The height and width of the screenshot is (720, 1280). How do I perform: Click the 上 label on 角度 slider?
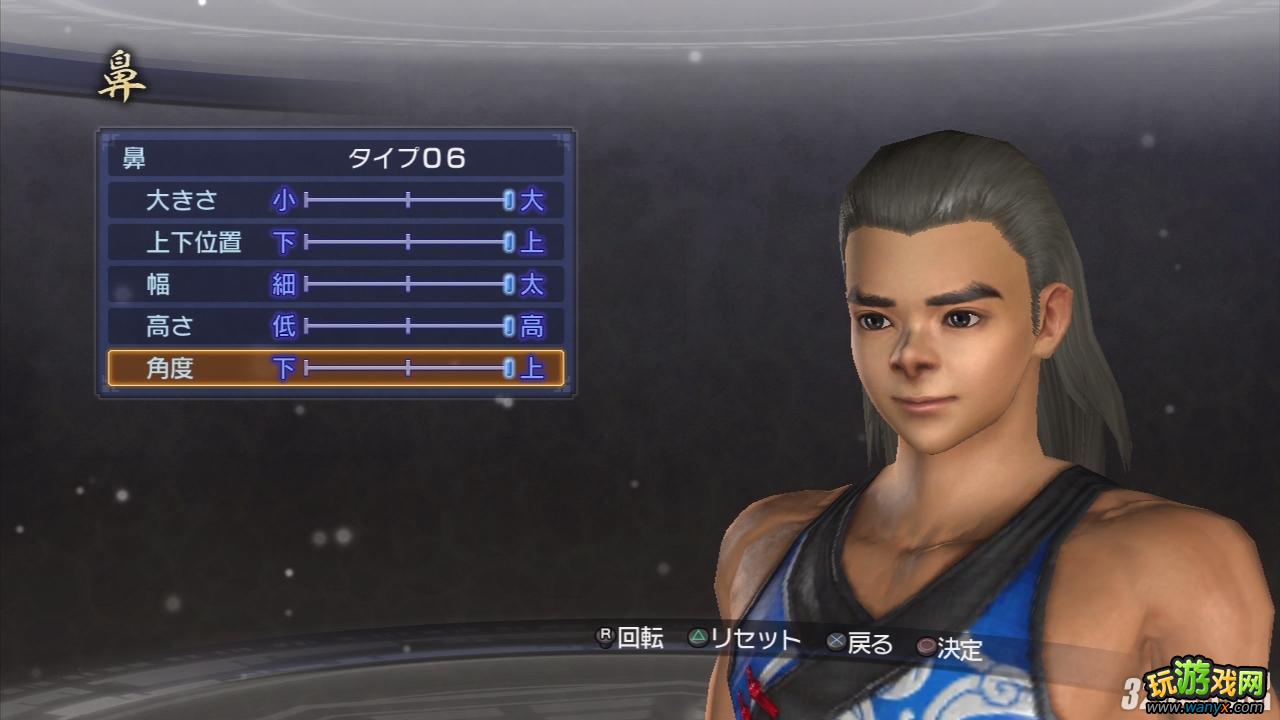pyautogui.click(x=534, y=368)
